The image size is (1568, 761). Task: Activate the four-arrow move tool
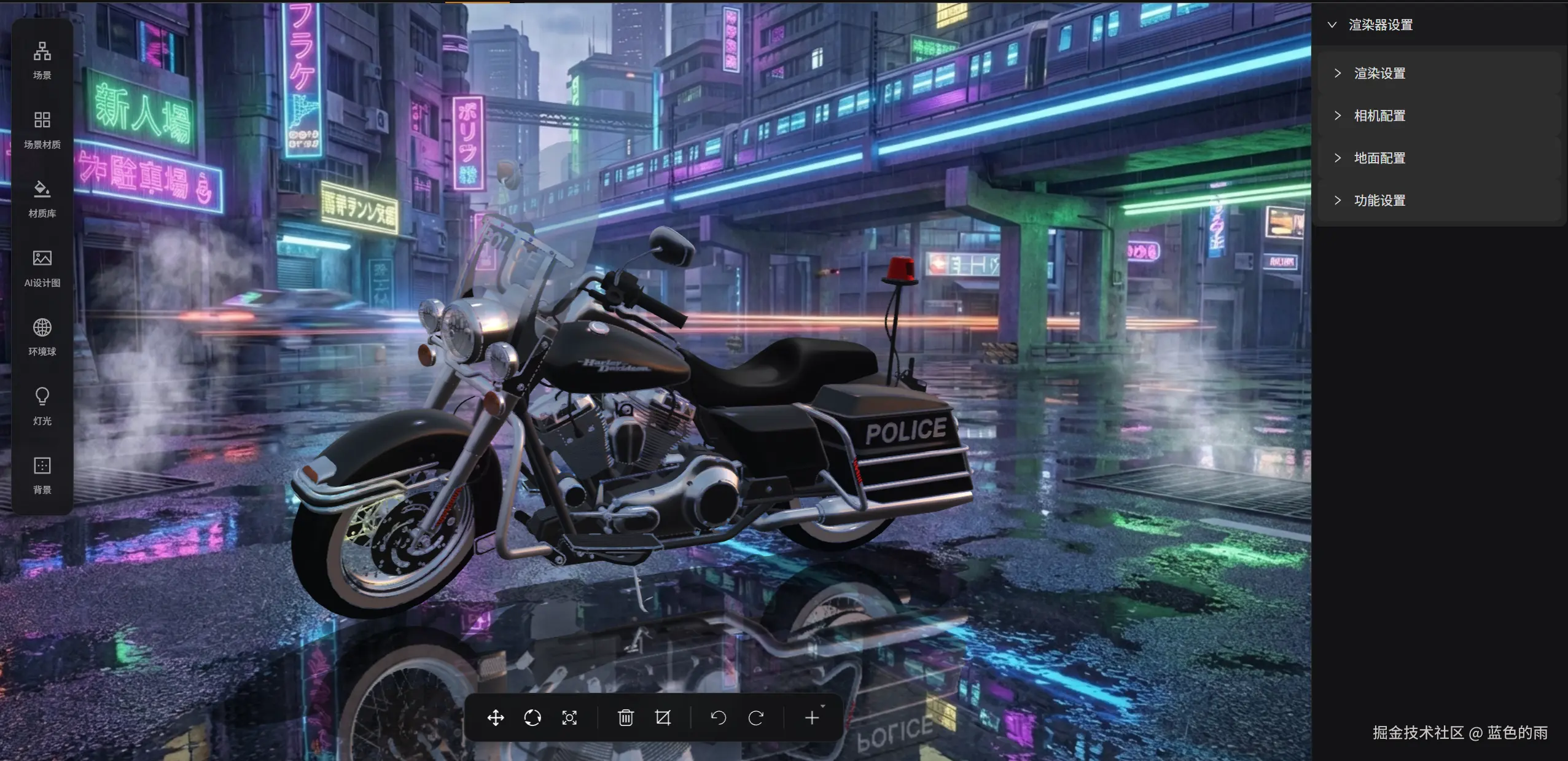click(x=496, y=717)
